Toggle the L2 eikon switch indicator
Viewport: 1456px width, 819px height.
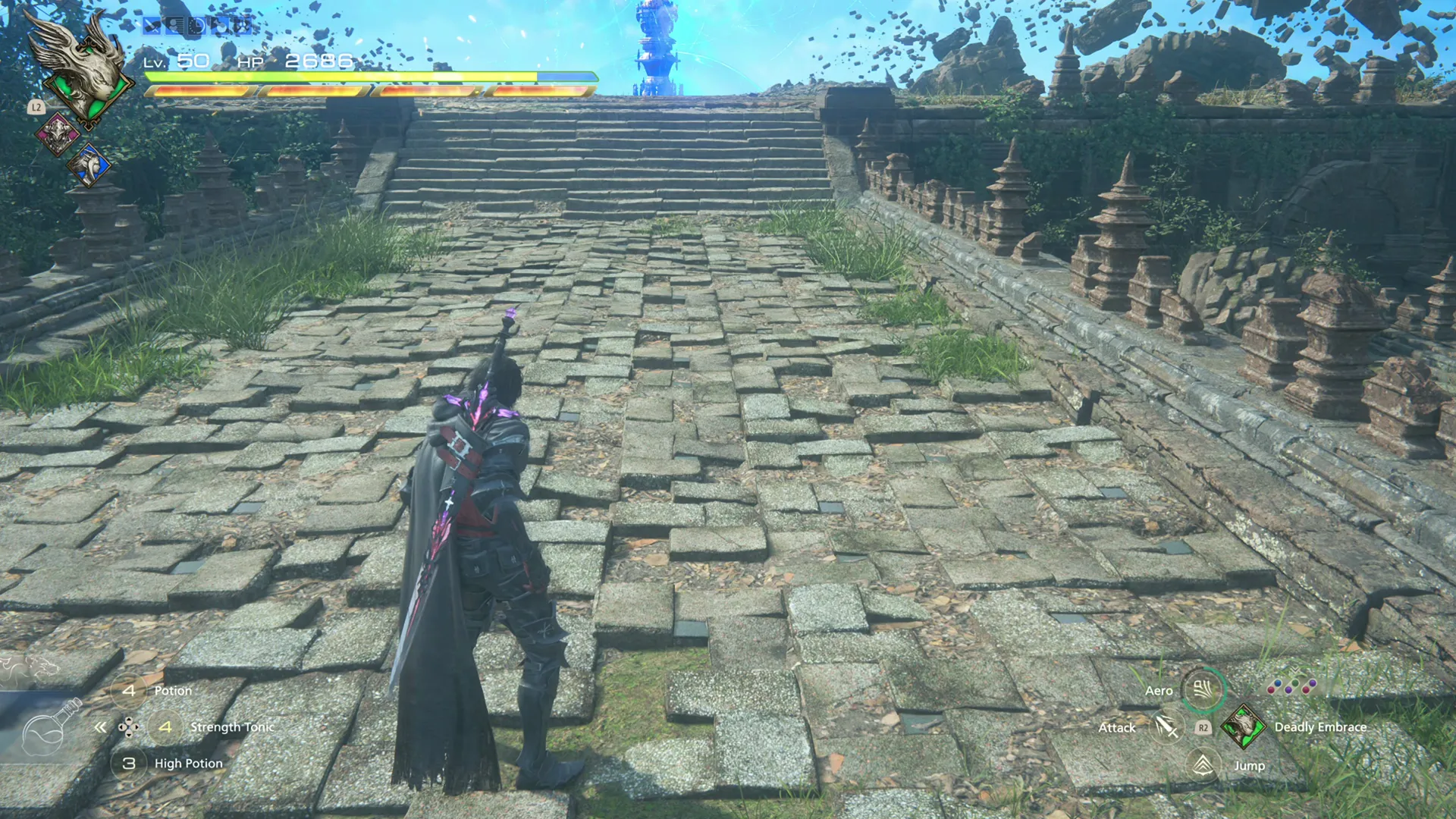tap(36, 107)
